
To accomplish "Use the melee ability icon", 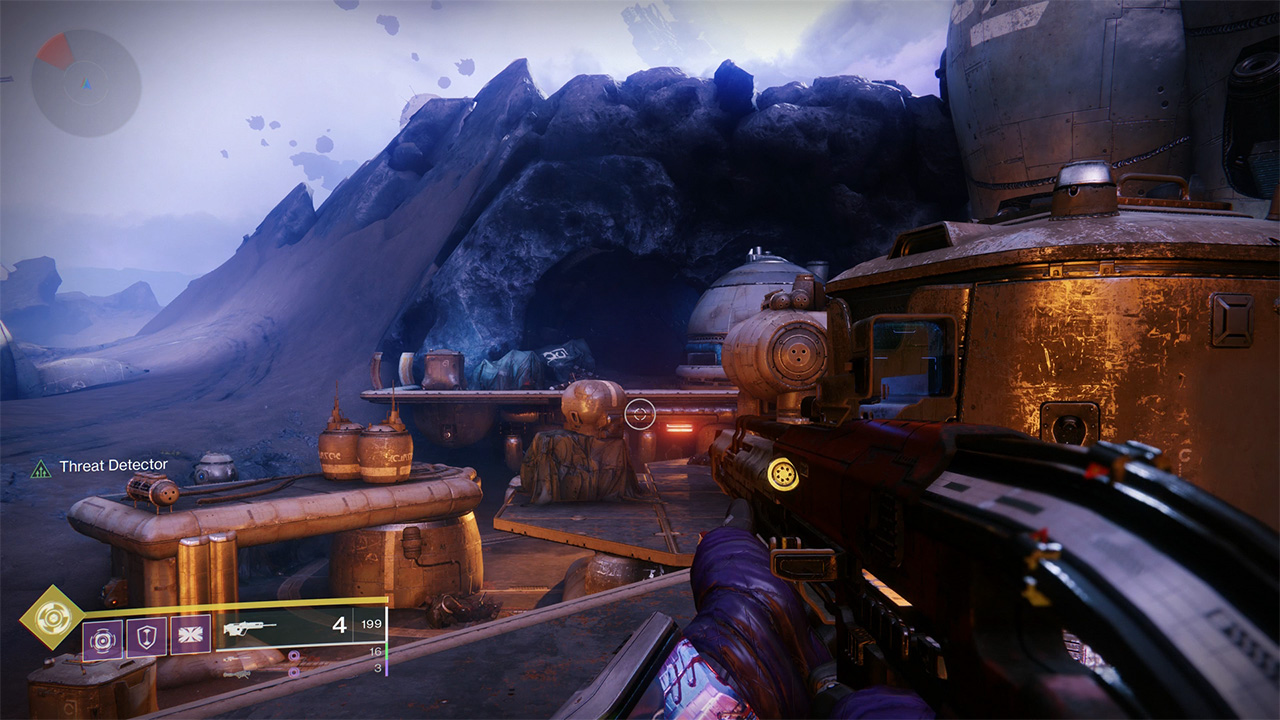I will (190, 636).
